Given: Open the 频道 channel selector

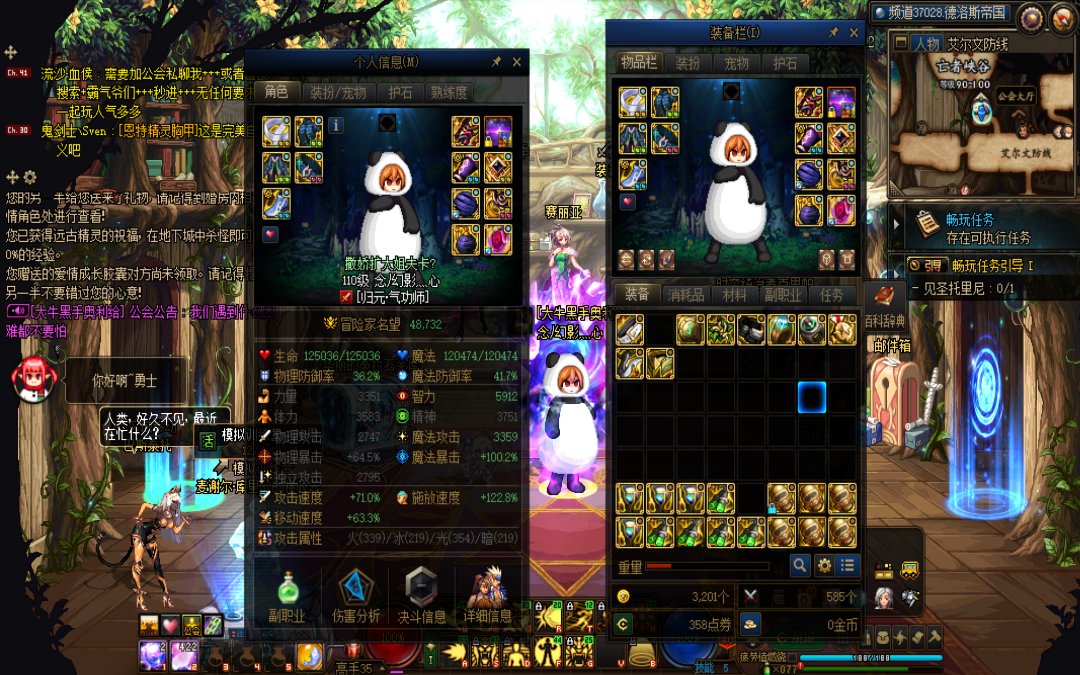Looking at the screenshot, I should click(x=938, y=13).
